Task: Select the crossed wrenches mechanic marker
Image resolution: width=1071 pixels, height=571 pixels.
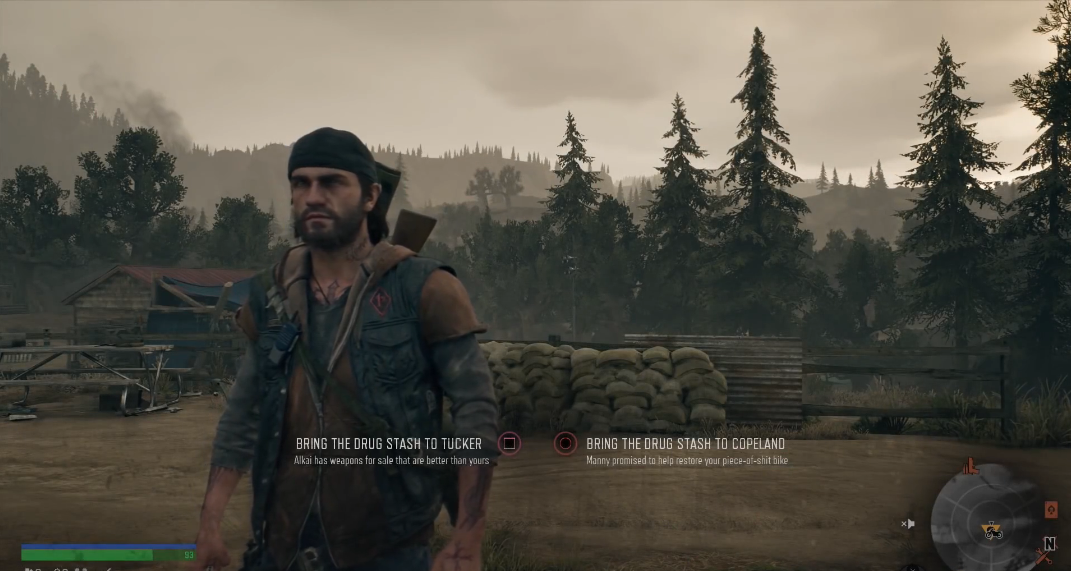Action: pyautogui.click(x=1045, y=561)
